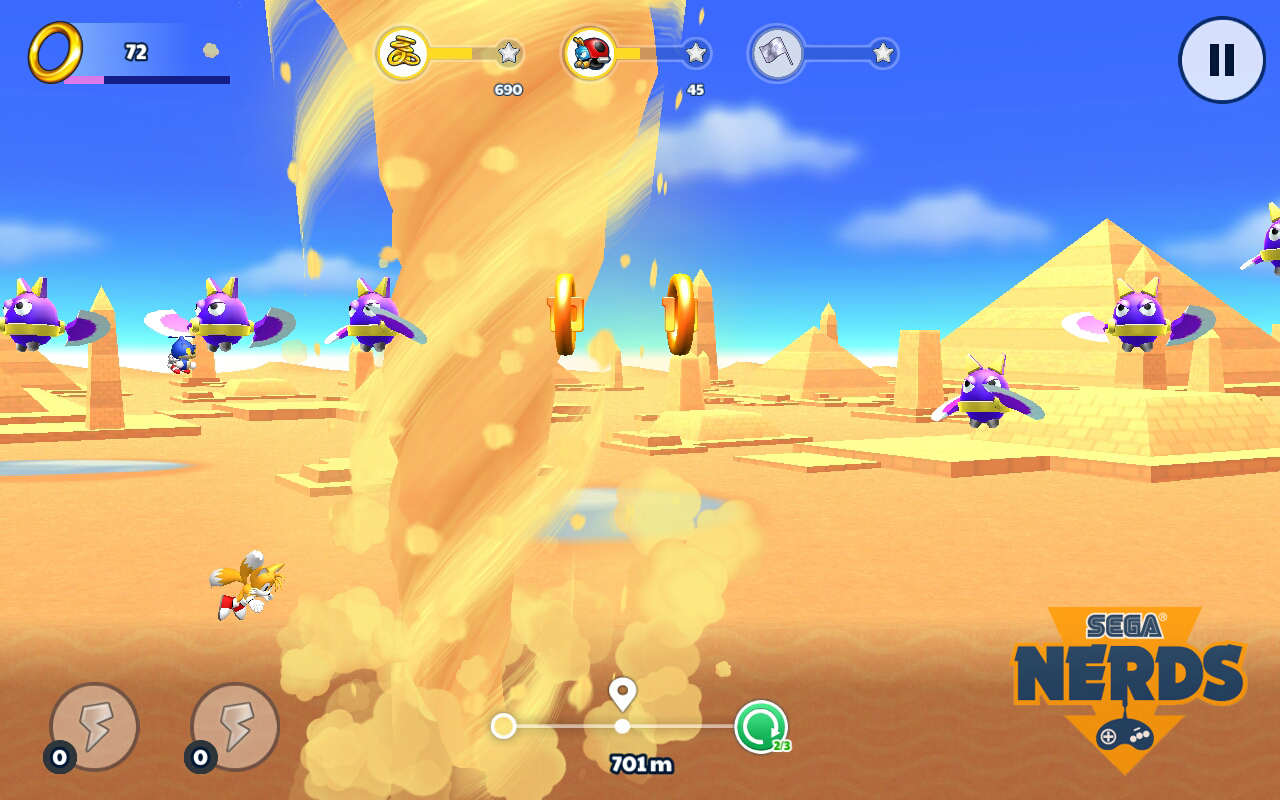Click the red Moto Bug mission icon
The width and height of the screenshot is (1280, 800).
(x=589, y=54)
